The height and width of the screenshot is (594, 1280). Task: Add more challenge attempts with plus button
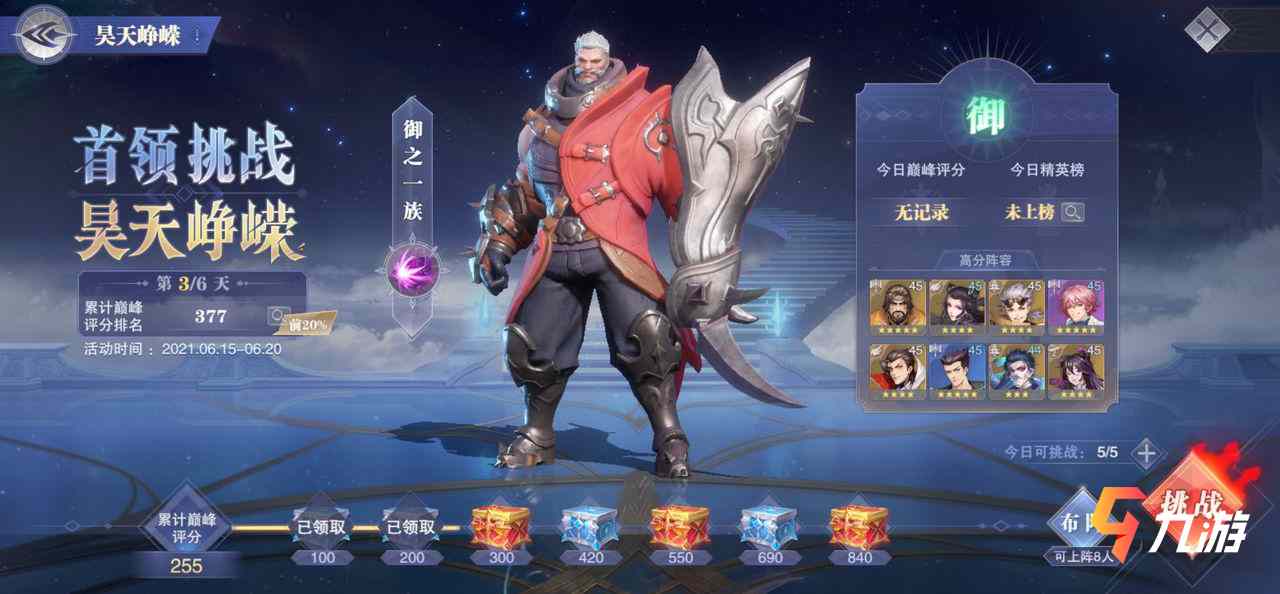pyautogui.click(x=1146, y=452)
